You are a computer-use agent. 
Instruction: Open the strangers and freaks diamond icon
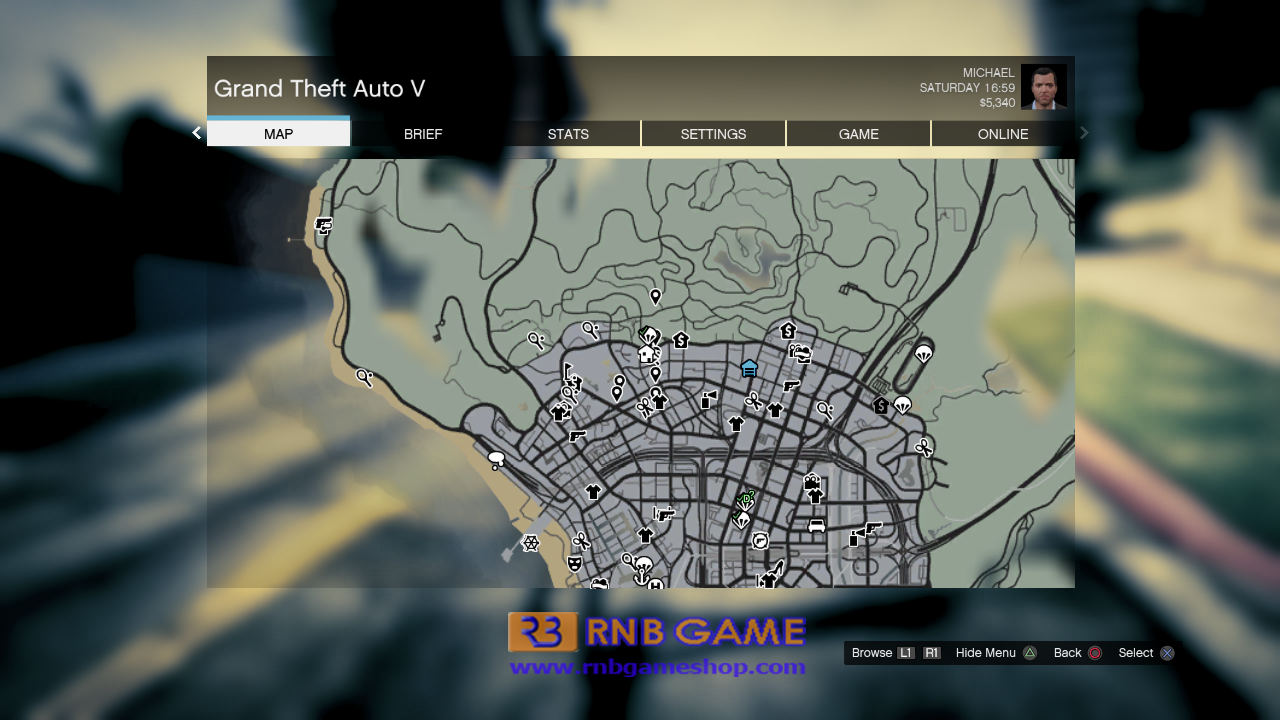tap(753, 492)
